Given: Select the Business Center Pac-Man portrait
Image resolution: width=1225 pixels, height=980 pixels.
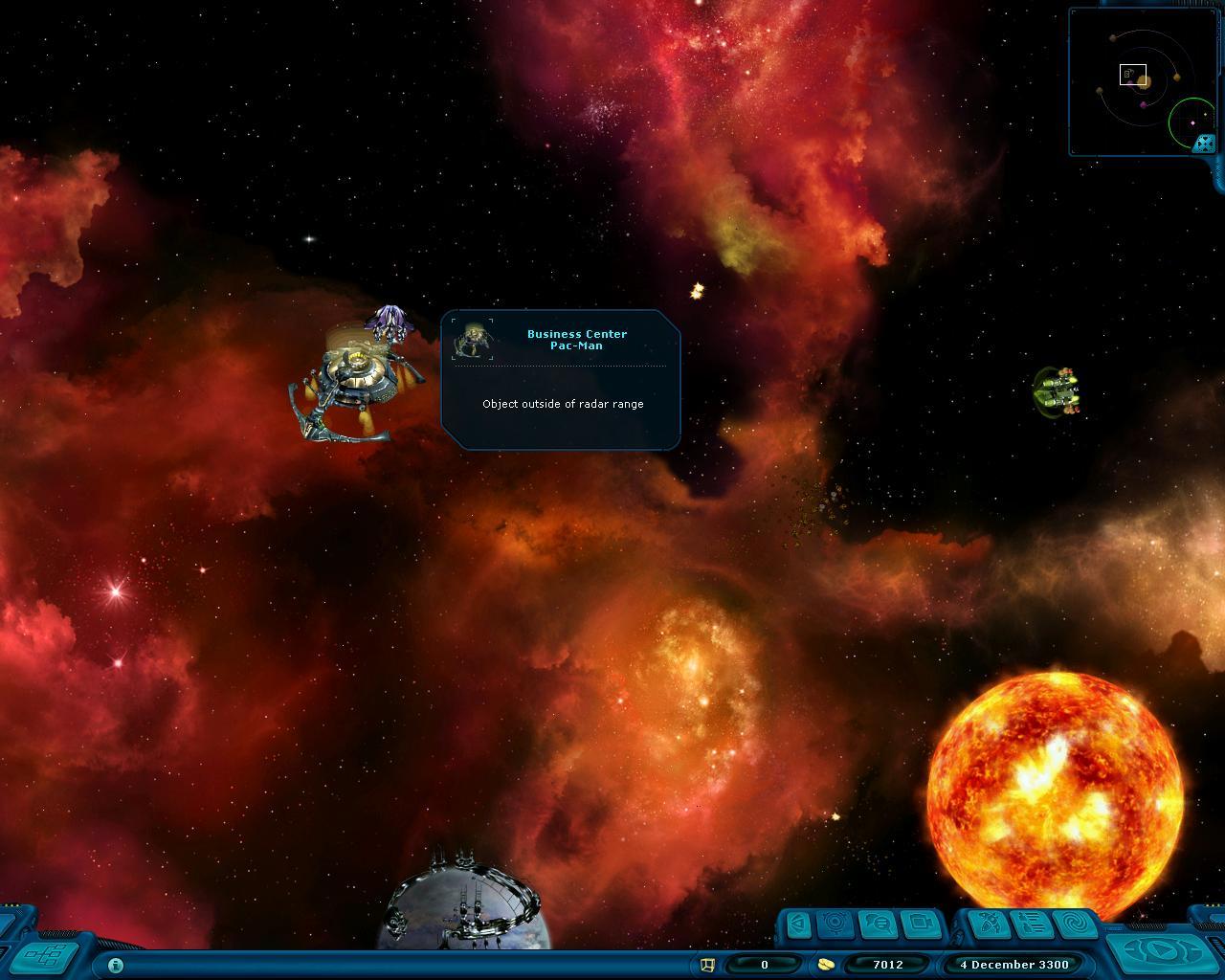Looking at the screenshot, I should tap(473, 340).
